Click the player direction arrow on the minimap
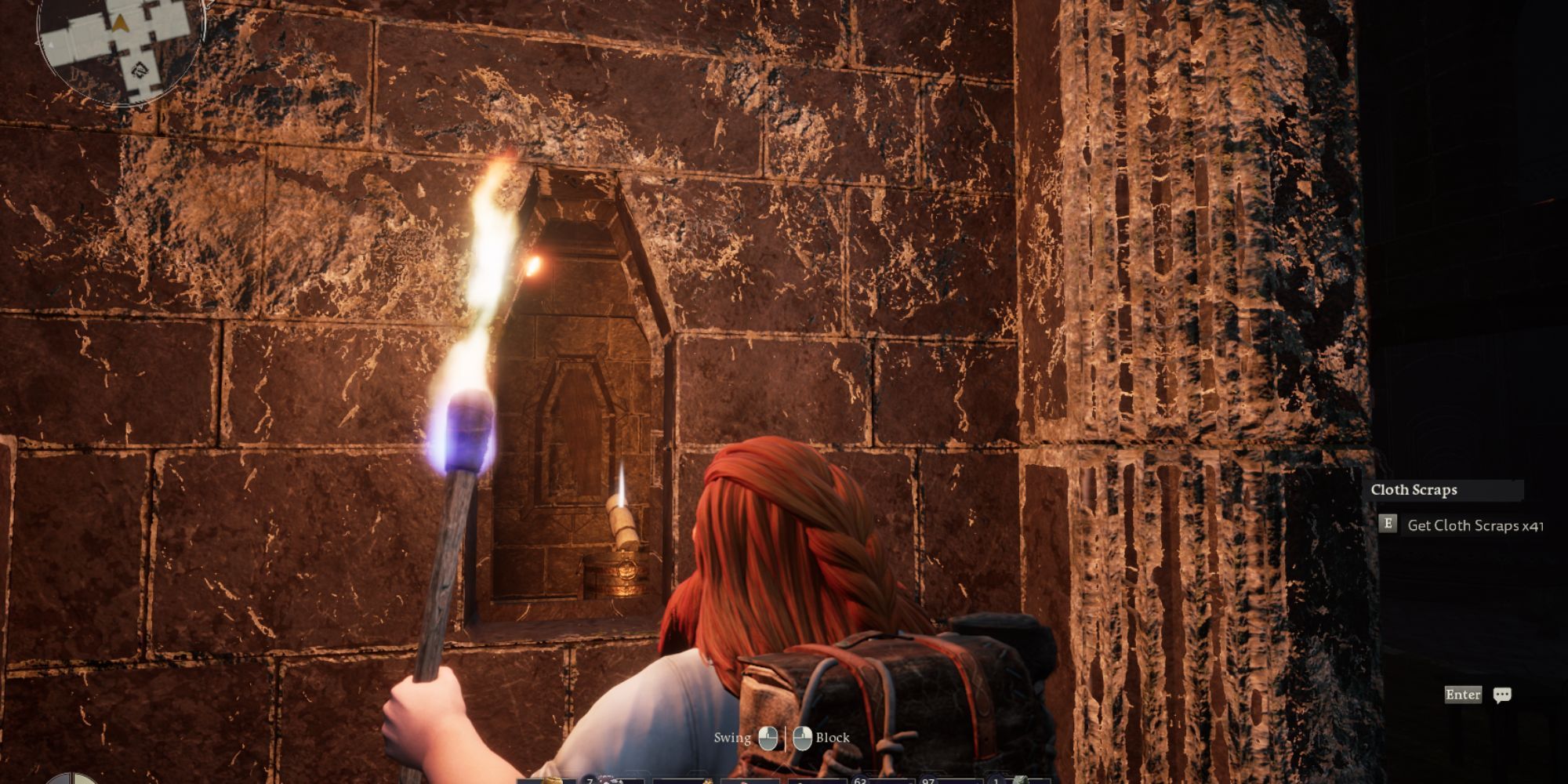 (121, 24)
